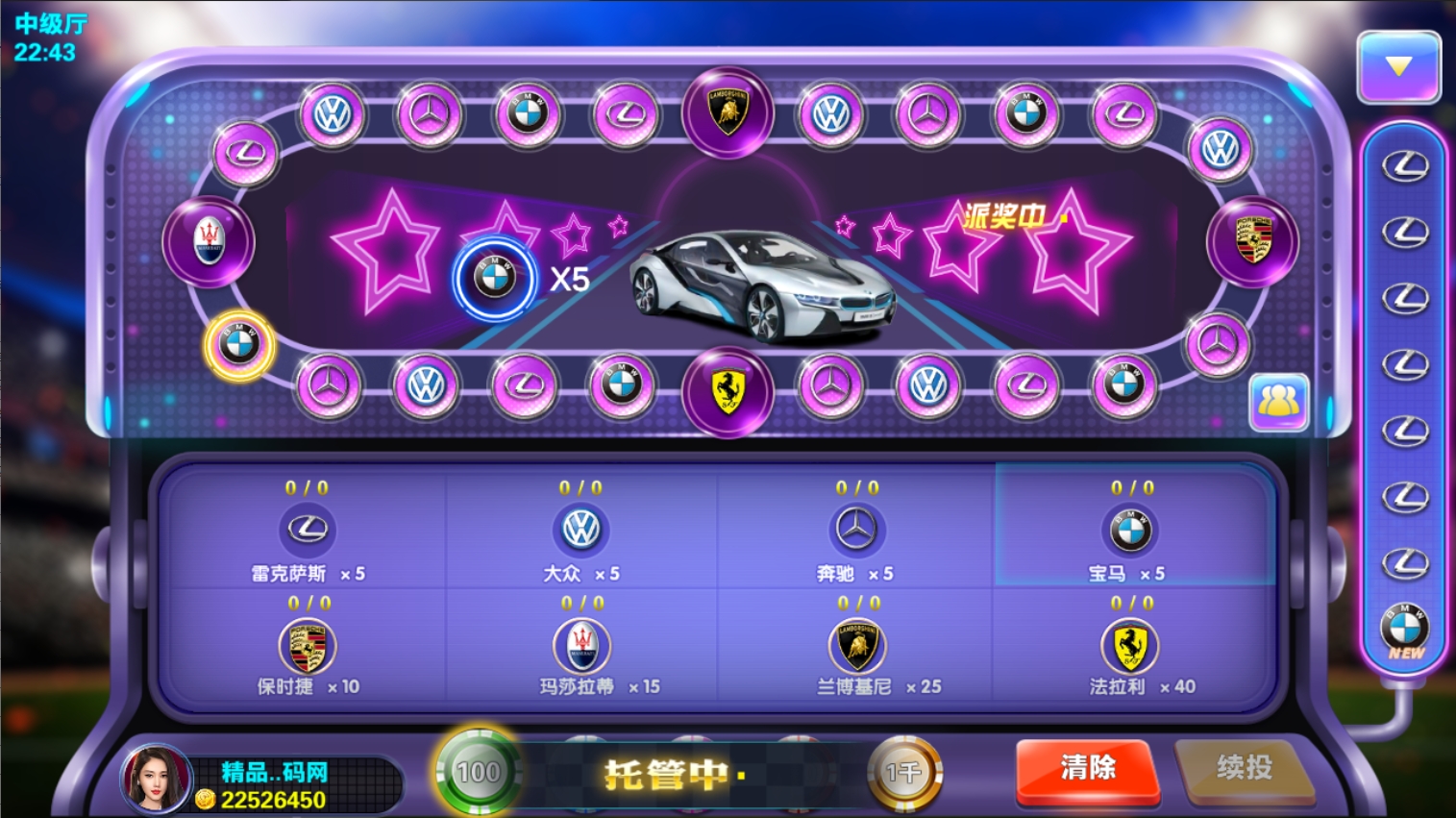Click the NEW BMW result in history
This screenshot has height=818, width=1456.
point(1405,632)
